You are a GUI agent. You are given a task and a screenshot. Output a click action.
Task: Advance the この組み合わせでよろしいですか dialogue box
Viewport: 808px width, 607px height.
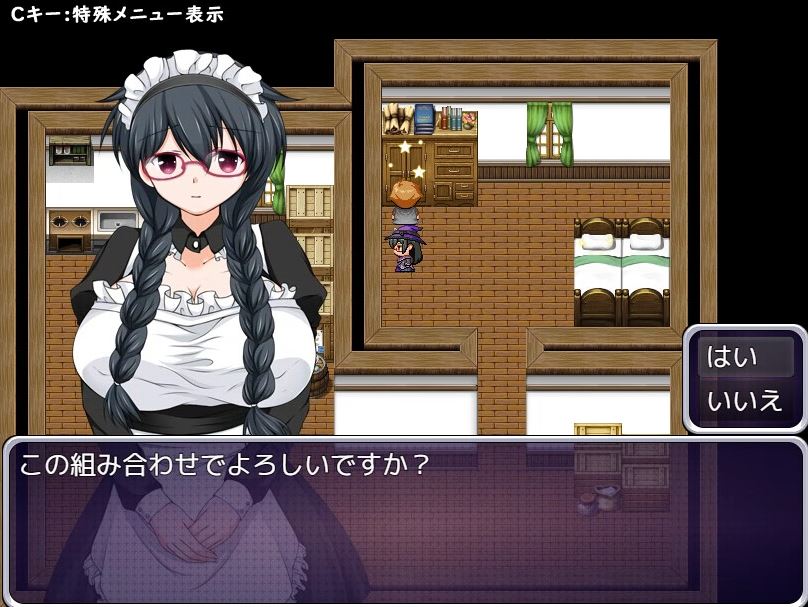(403, 520)
